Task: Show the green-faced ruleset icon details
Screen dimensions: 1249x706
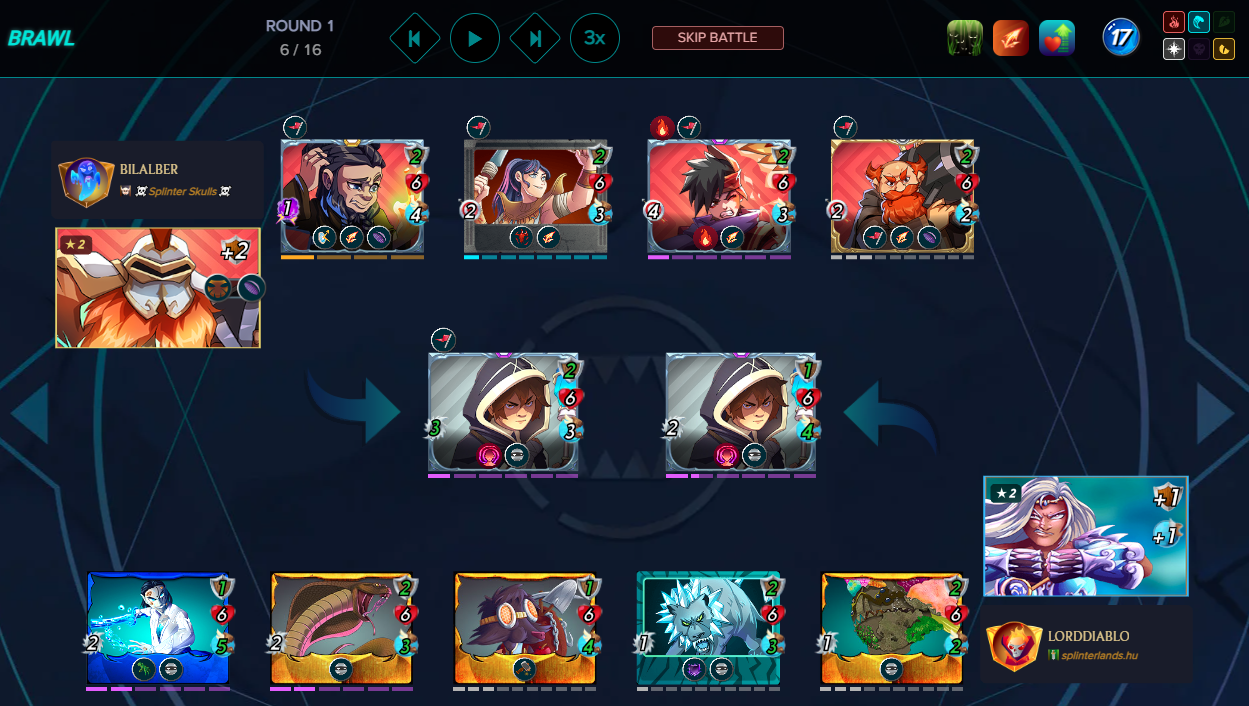Action: (965, 38)
